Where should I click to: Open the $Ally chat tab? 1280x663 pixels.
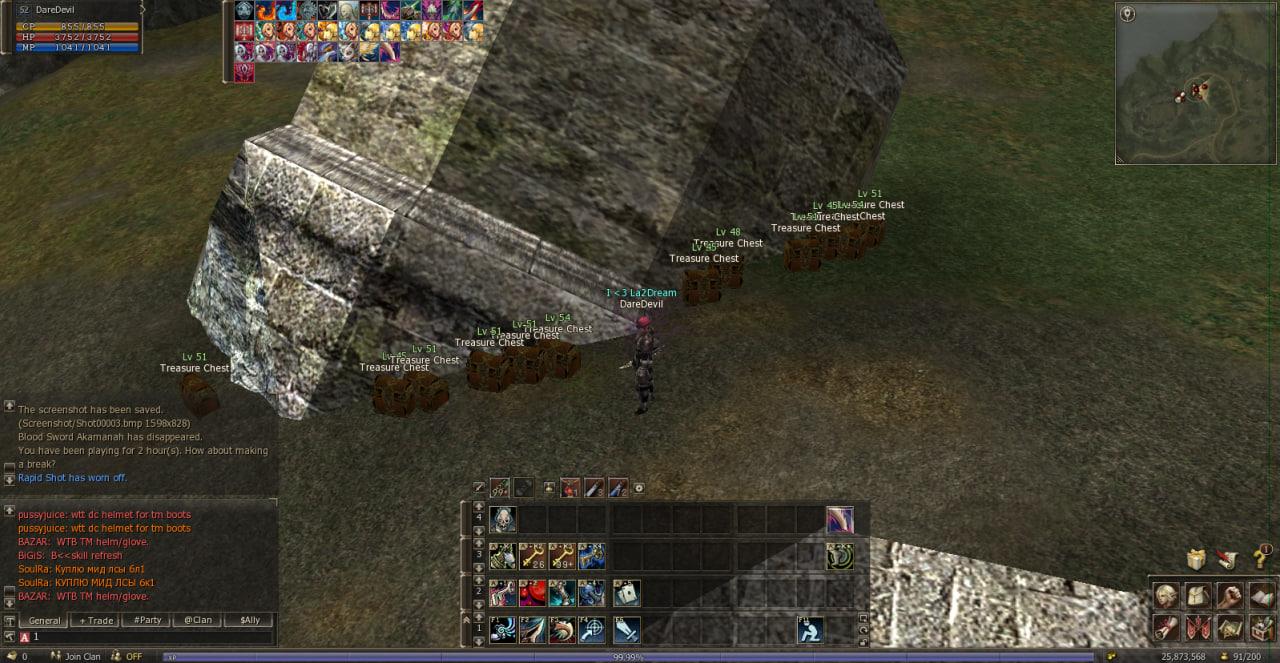coord(248,621)
